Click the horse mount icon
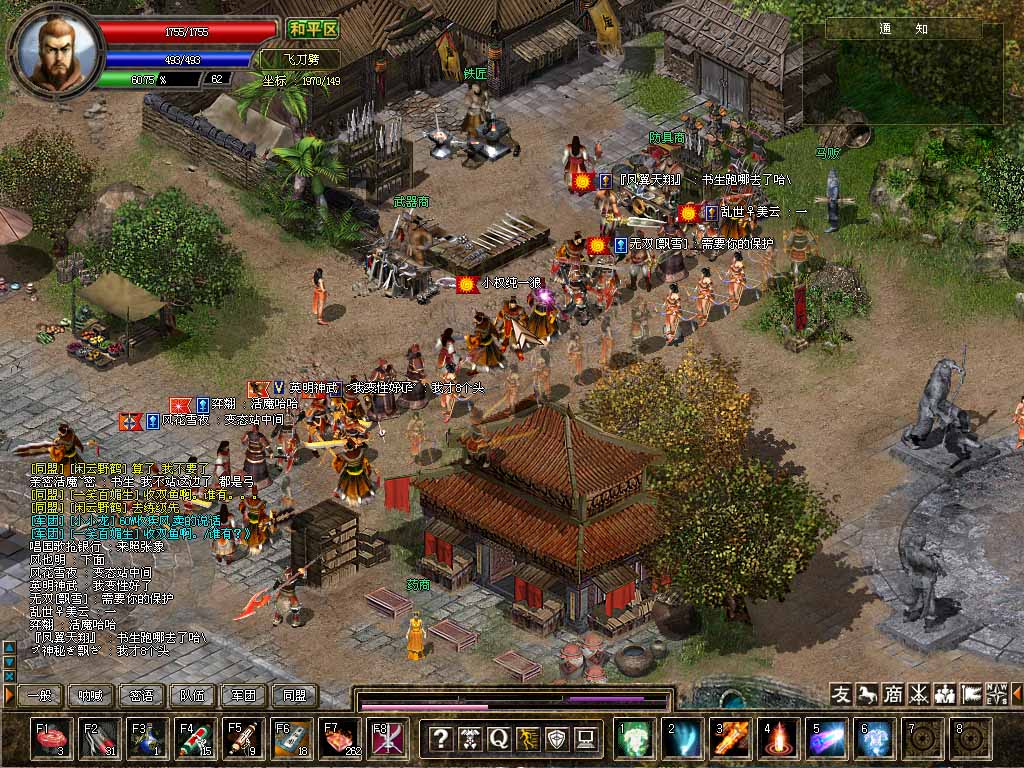 click(x=867, y=694)
